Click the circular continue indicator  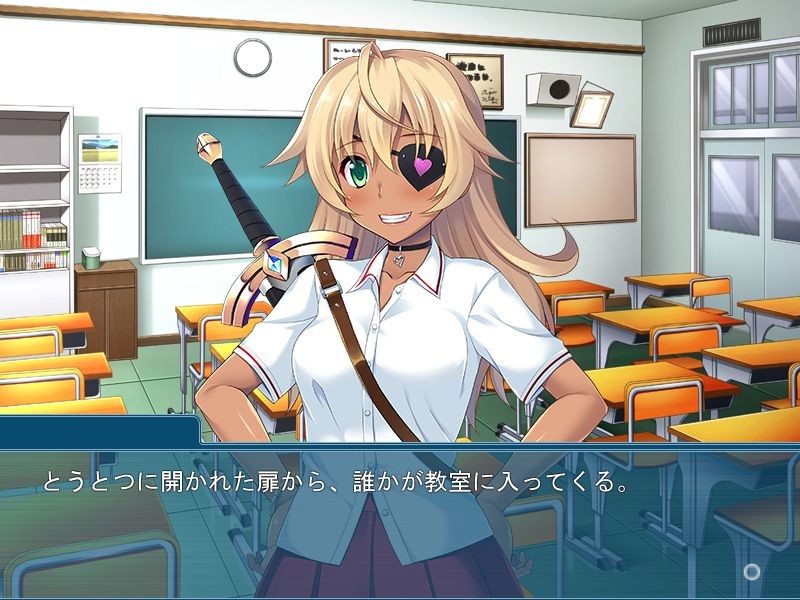pyautogui.click(x=752, y=571)
